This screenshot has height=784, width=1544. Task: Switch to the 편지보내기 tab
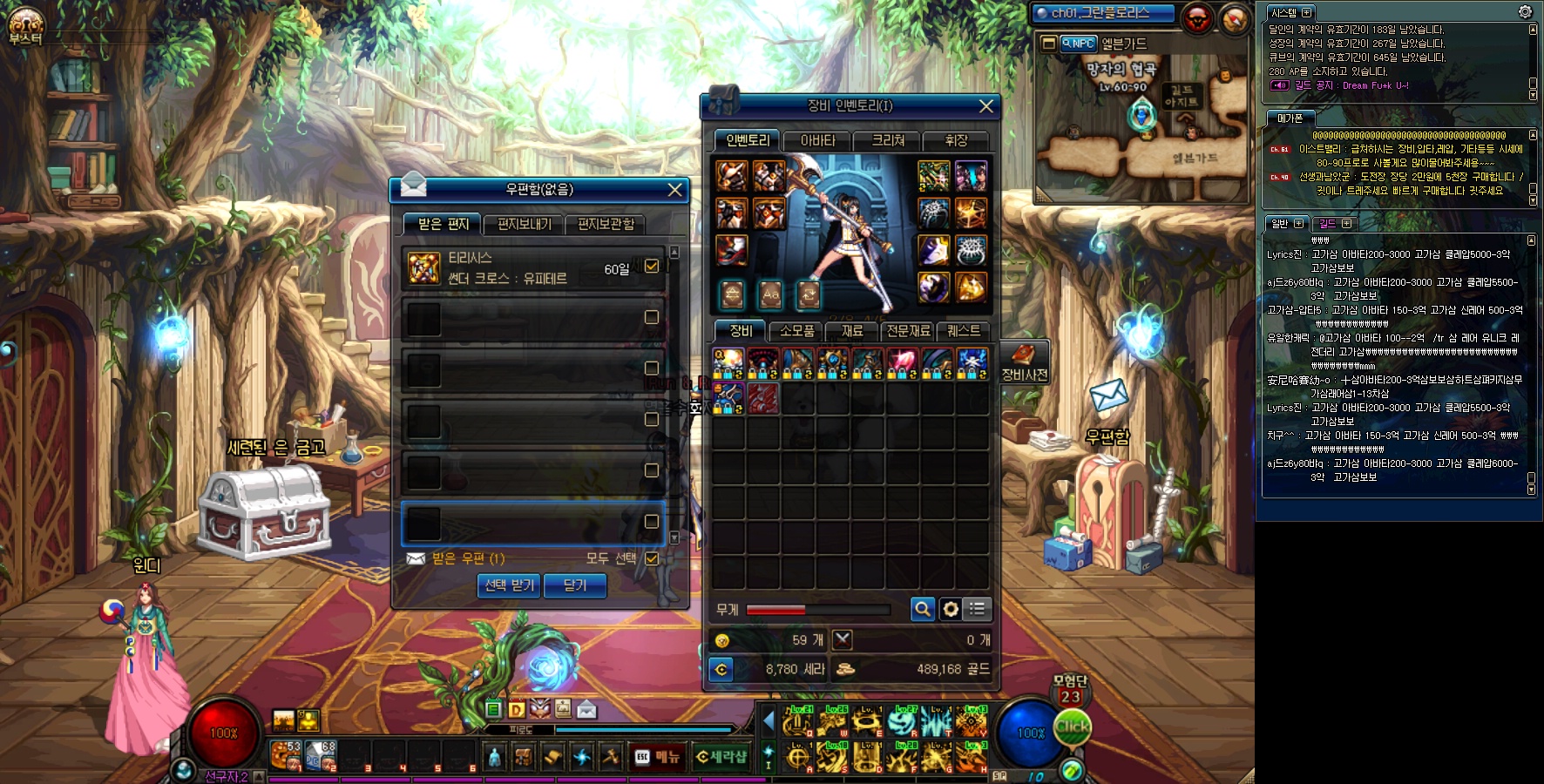(x=525, y=225)
